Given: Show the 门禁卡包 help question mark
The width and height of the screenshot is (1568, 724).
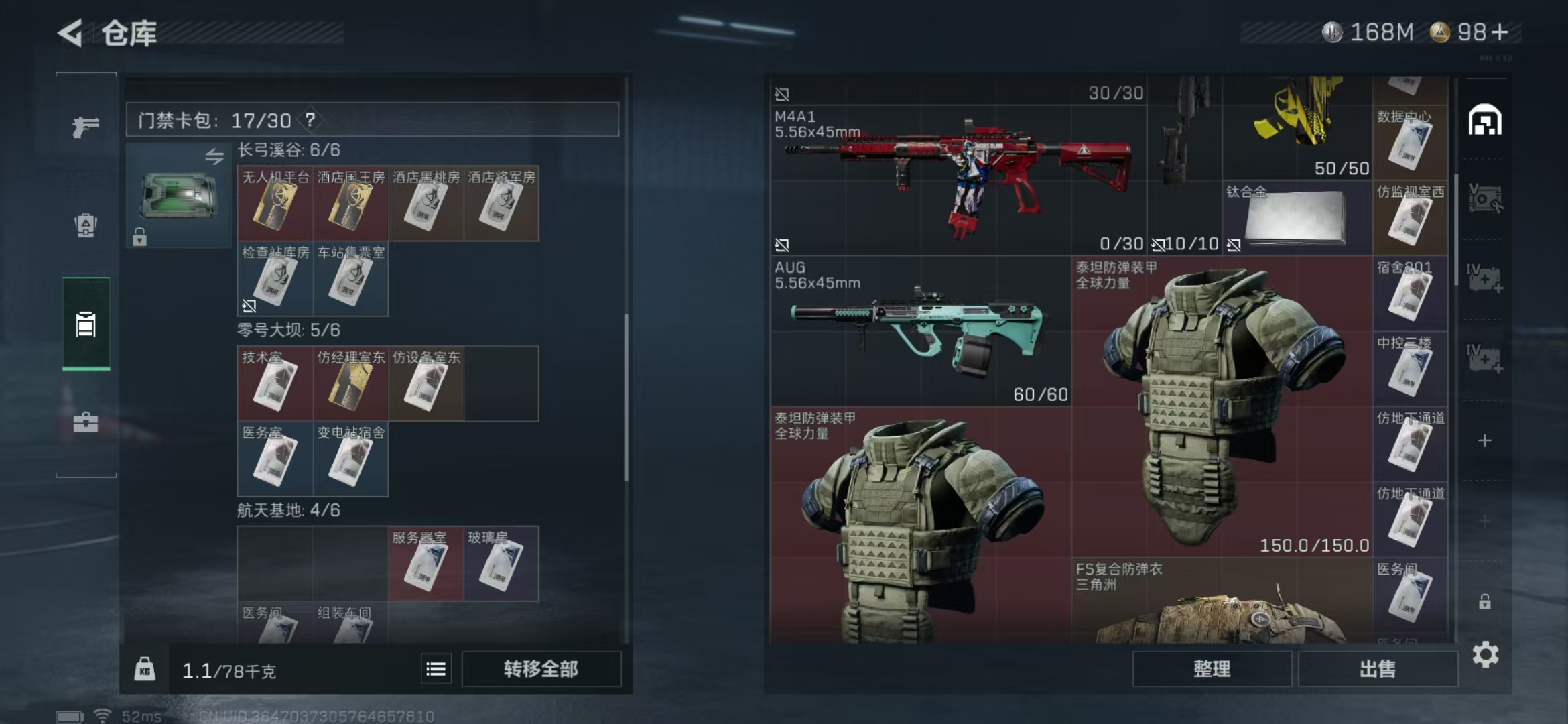Looking at the screenshot, I should coord(310,120).
